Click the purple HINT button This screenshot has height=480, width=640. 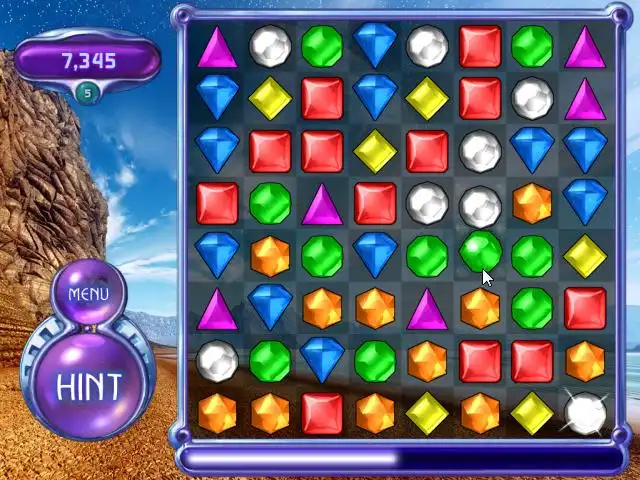pyautogui.click(x=89, y=385)
